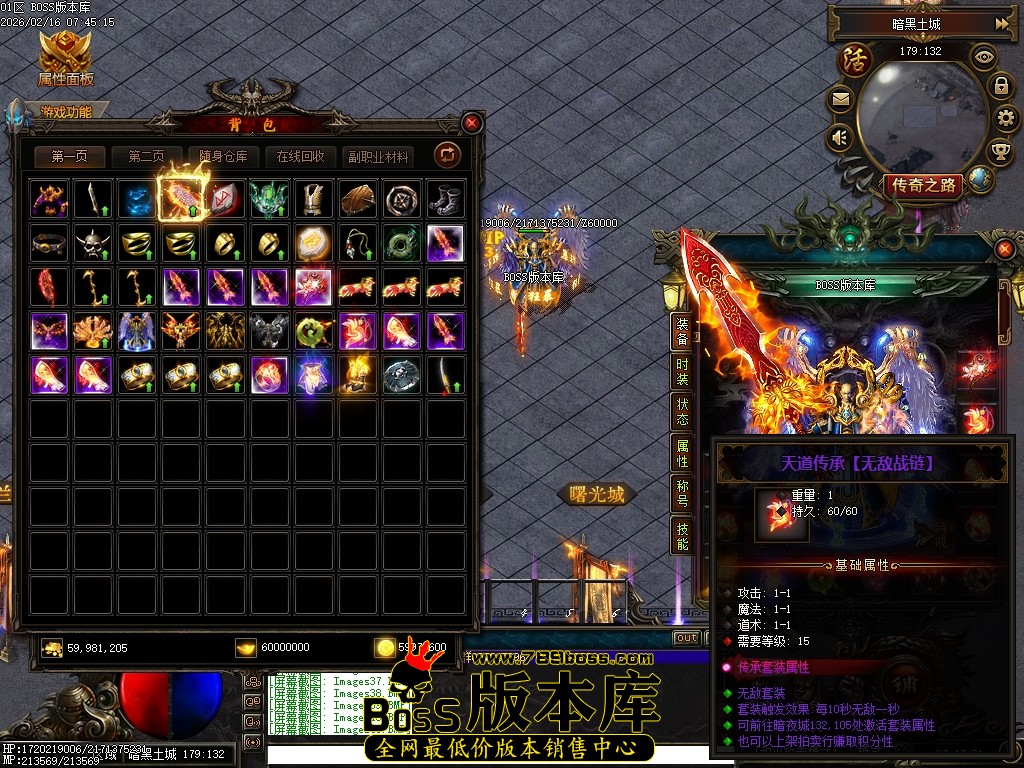Pick the horned skull helmet slot
The image size is (1024, 768).
(93, 242)
